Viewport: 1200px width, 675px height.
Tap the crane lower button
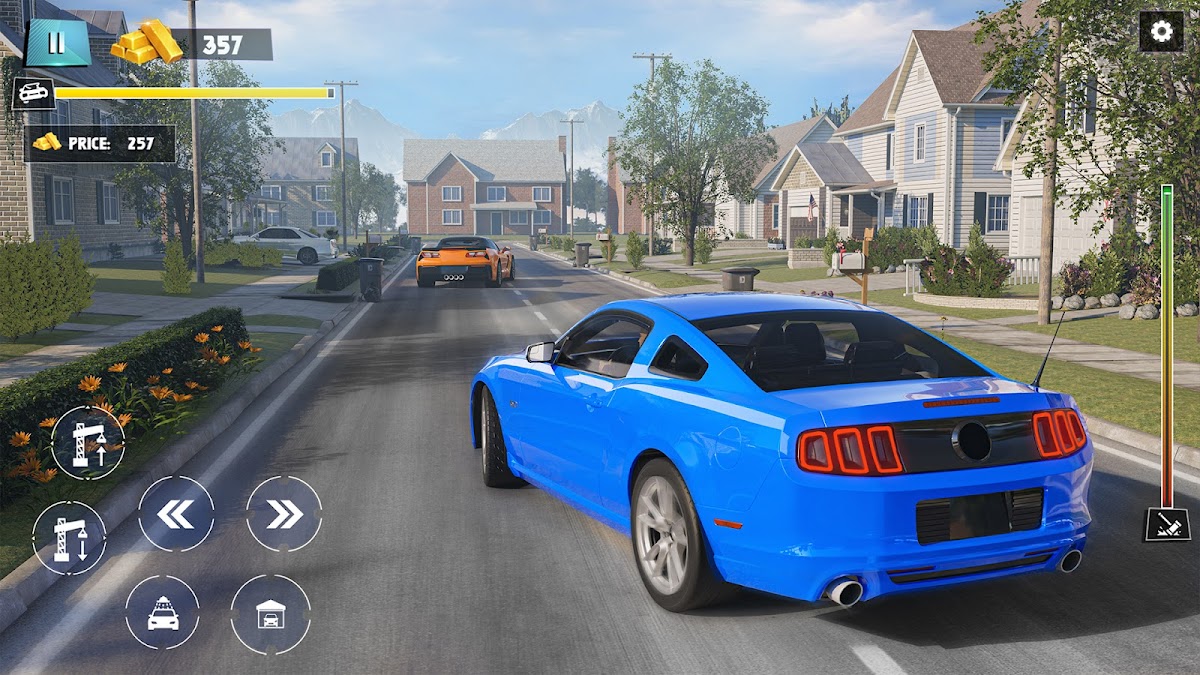69,538
